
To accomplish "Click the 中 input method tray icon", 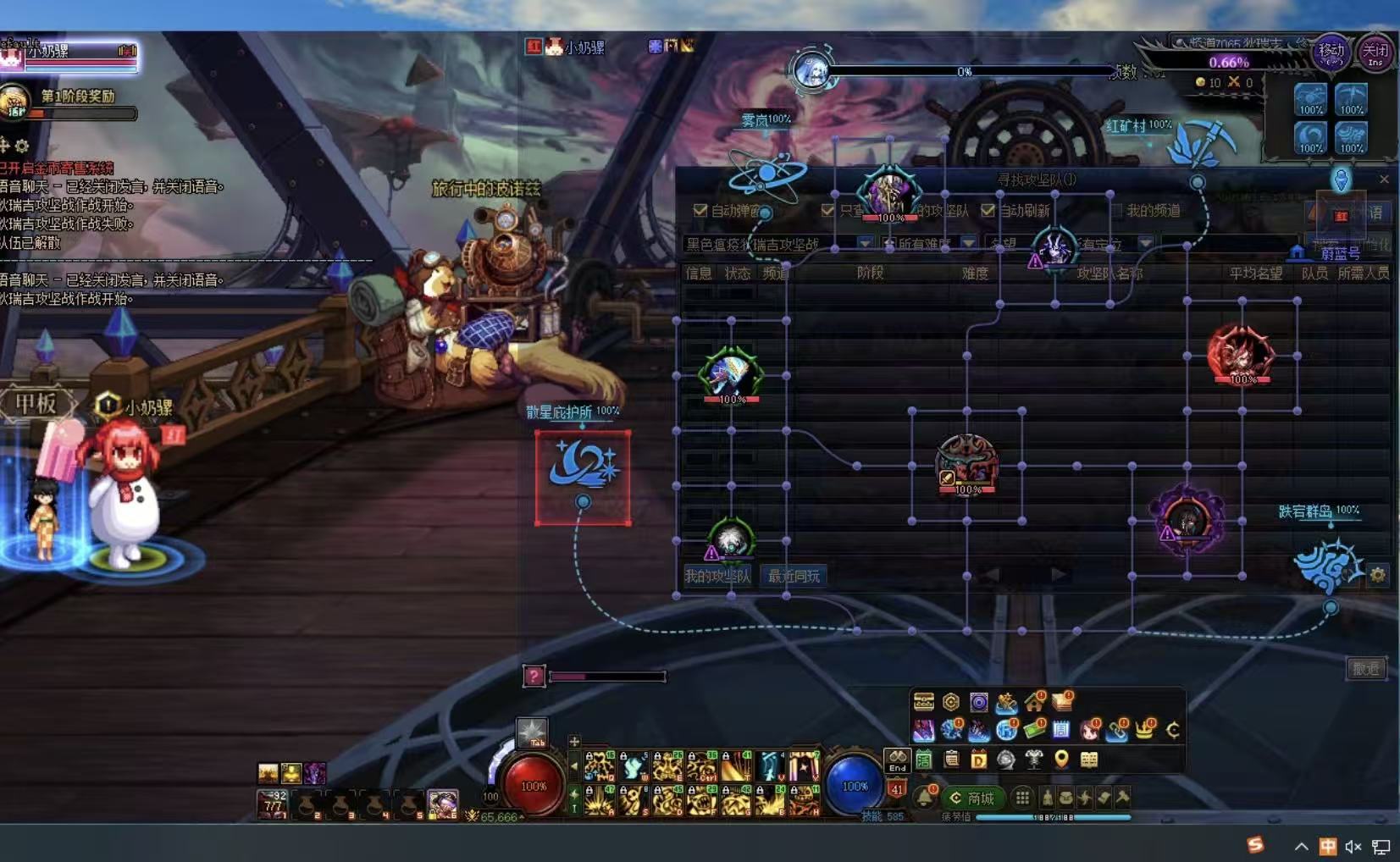I will tap(1328, 846).
